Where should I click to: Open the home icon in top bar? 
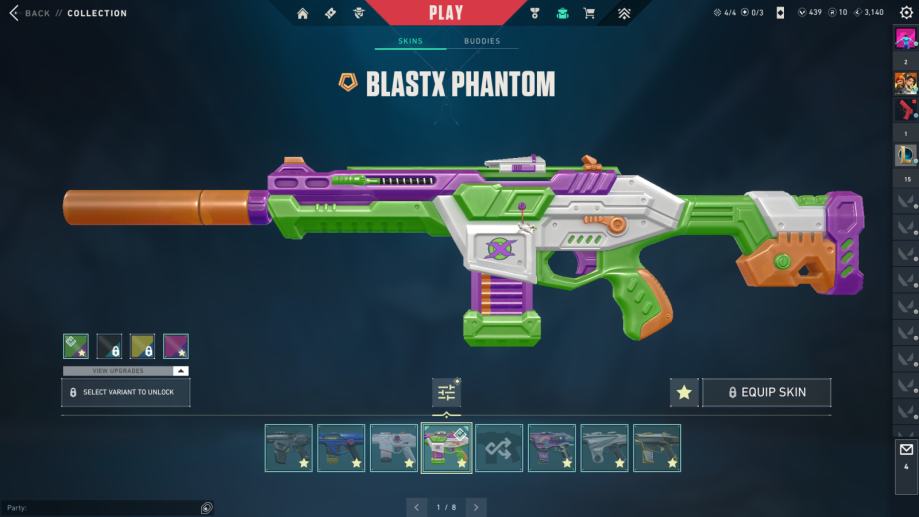tap(303, 13)
